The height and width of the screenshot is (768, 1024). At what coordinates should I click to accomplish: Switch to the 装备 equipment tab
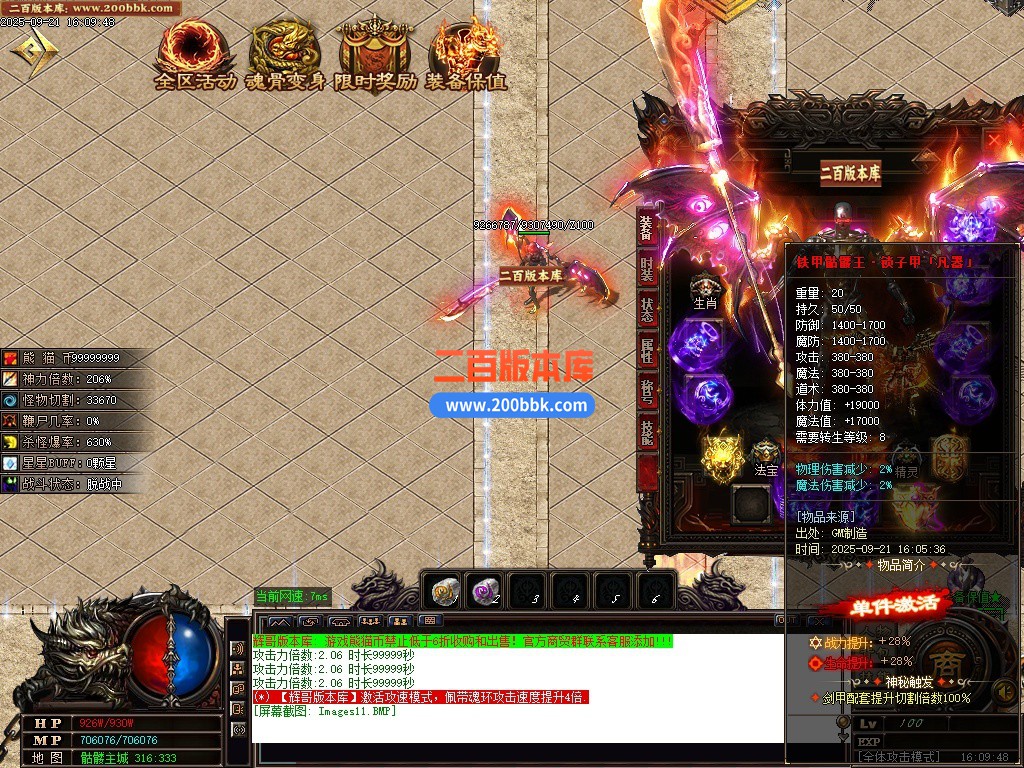click(647, 229)
